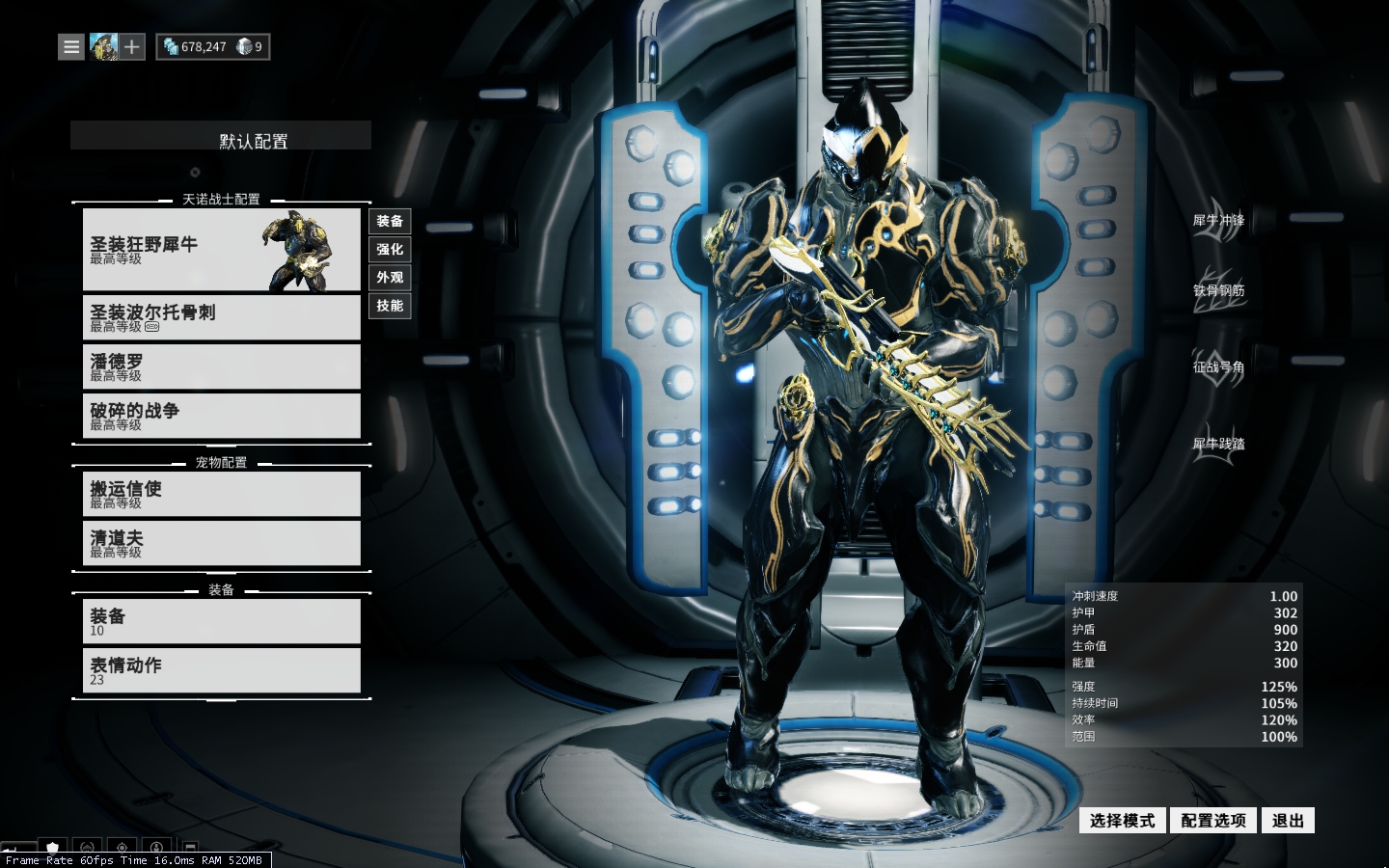This screenshot has width=1389, height=868.
Task: Open the 破碎的战争 melee slot
Action: click(x=221, y=416)
